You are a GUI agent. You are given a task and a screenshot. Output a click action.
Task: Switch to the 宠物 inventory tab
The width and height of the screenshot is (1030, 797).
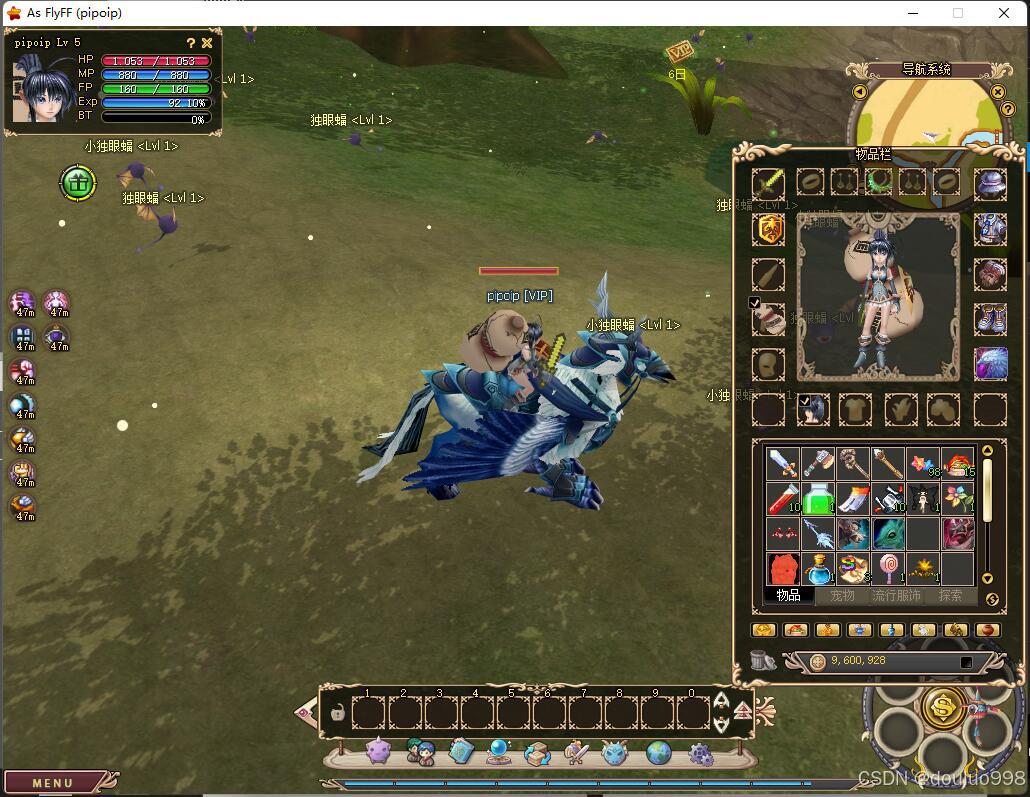click(842, 596)
